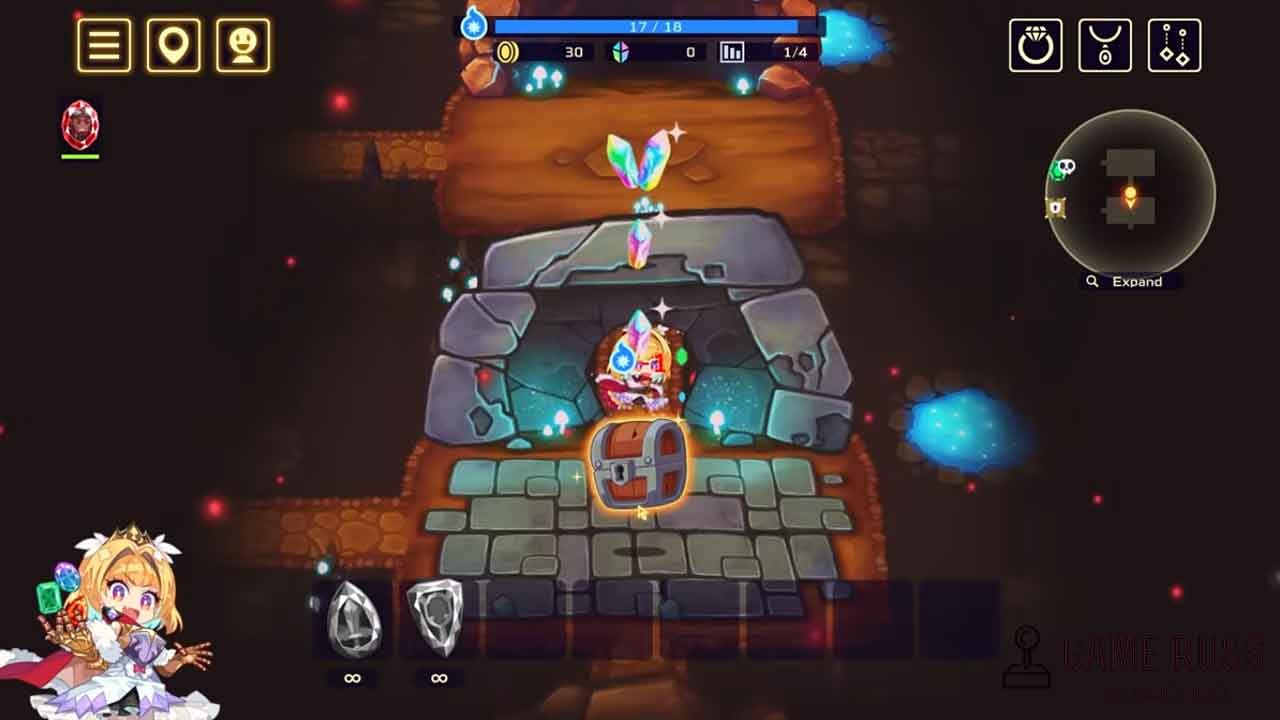Open the map pin location button
Screen dimensions: 1280x720
[x=173, y=45]
